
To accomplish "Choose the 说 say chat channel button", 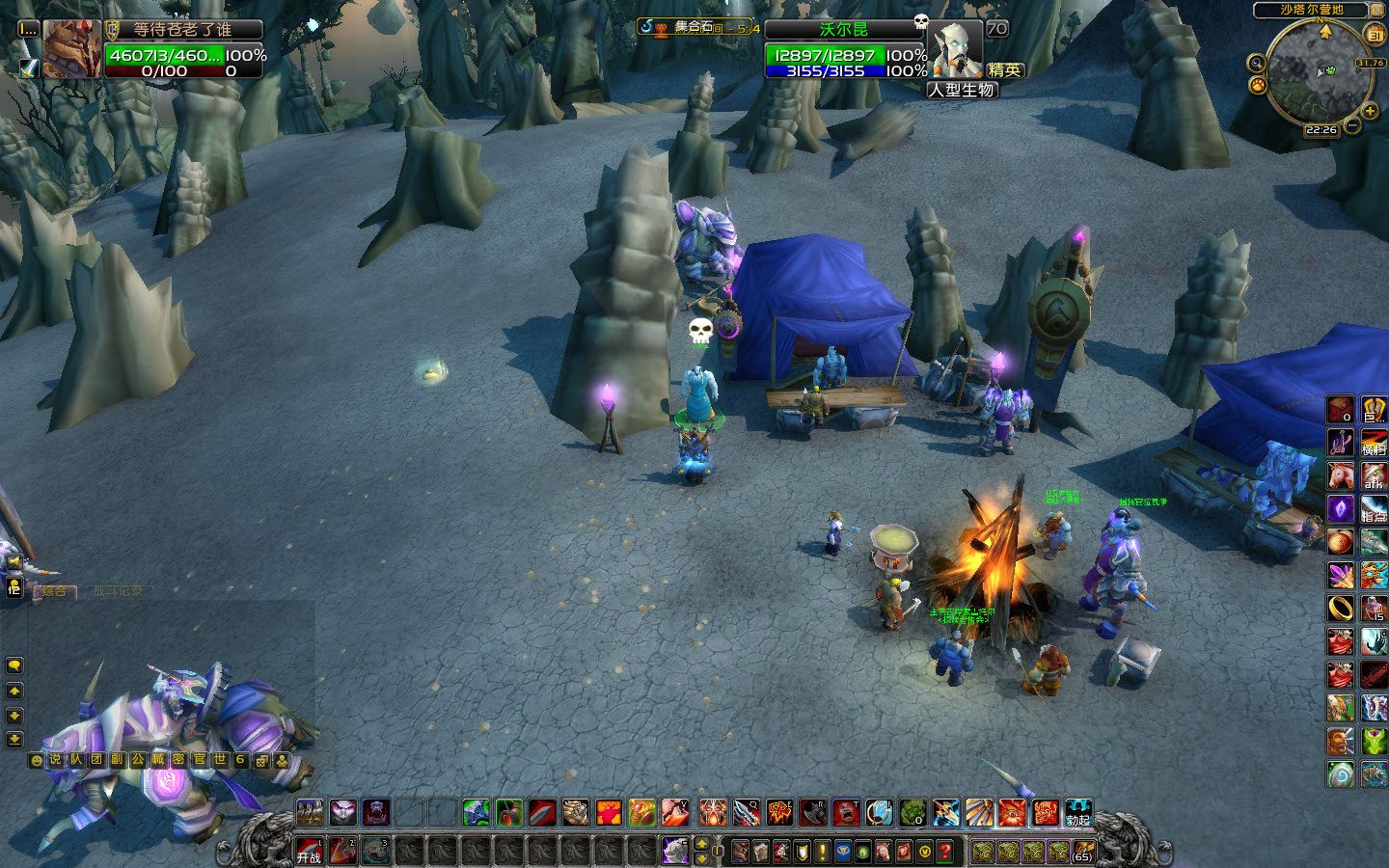I will (x=55, y=760).
